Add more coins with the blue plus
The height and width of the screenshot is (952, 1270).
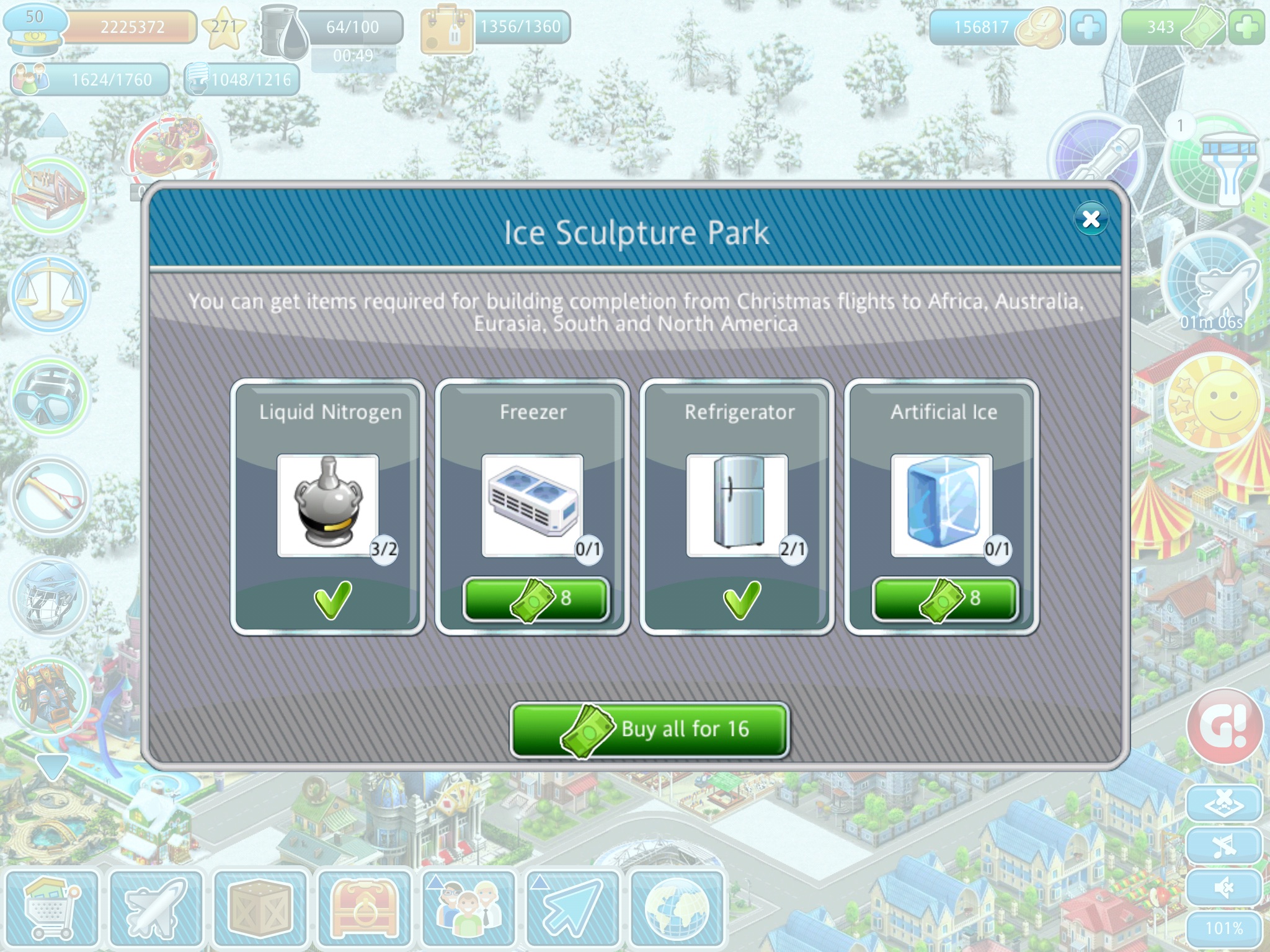pos(1088,27)
